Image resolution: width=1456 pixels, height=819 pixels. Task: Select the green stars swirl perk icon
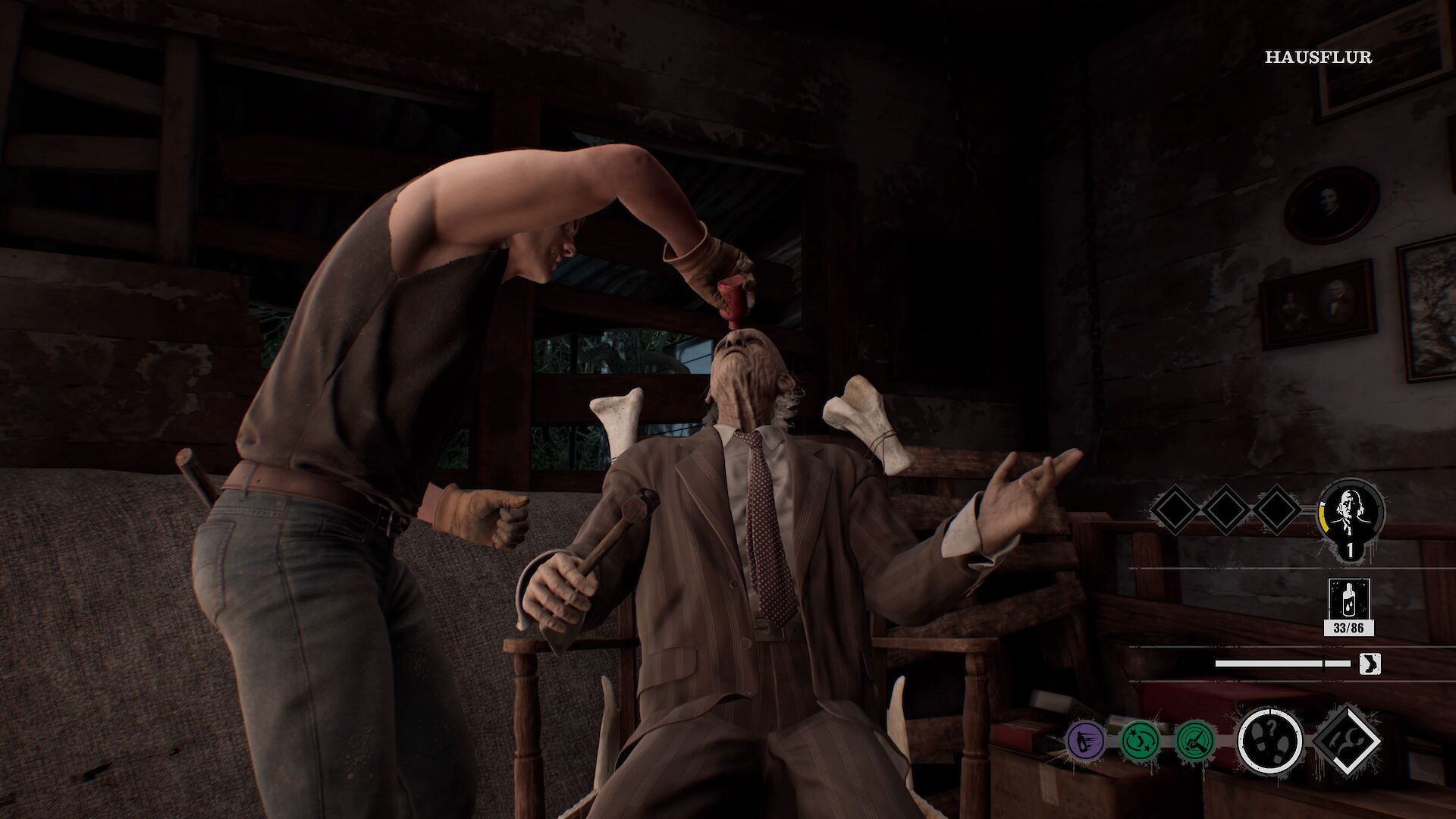click(1141, 739)
